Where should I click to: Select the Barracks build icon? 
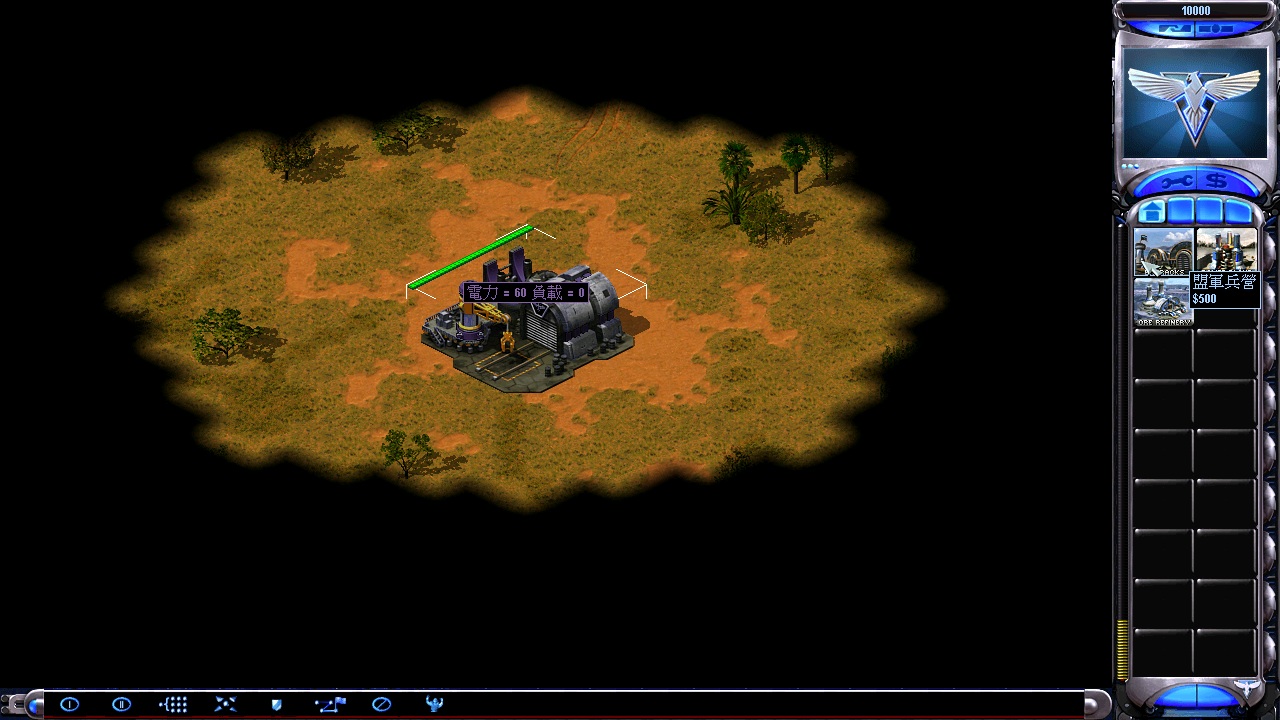click(x=1163, y=252)
